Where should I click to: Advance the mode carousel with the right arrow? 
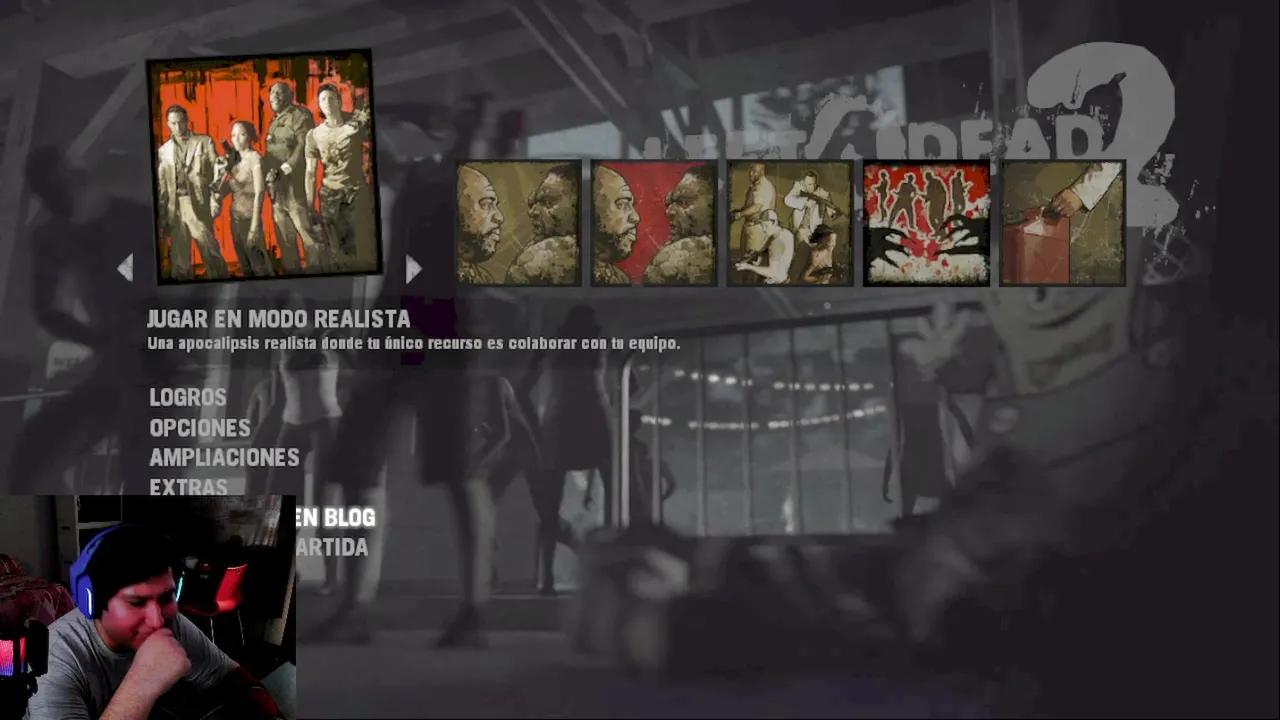pos(413,268)
